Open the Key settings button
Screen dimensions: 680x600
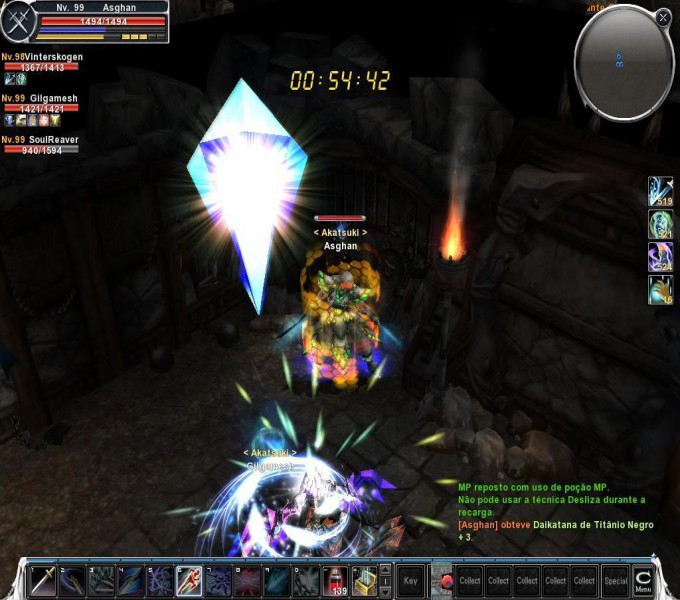(410, 580)
